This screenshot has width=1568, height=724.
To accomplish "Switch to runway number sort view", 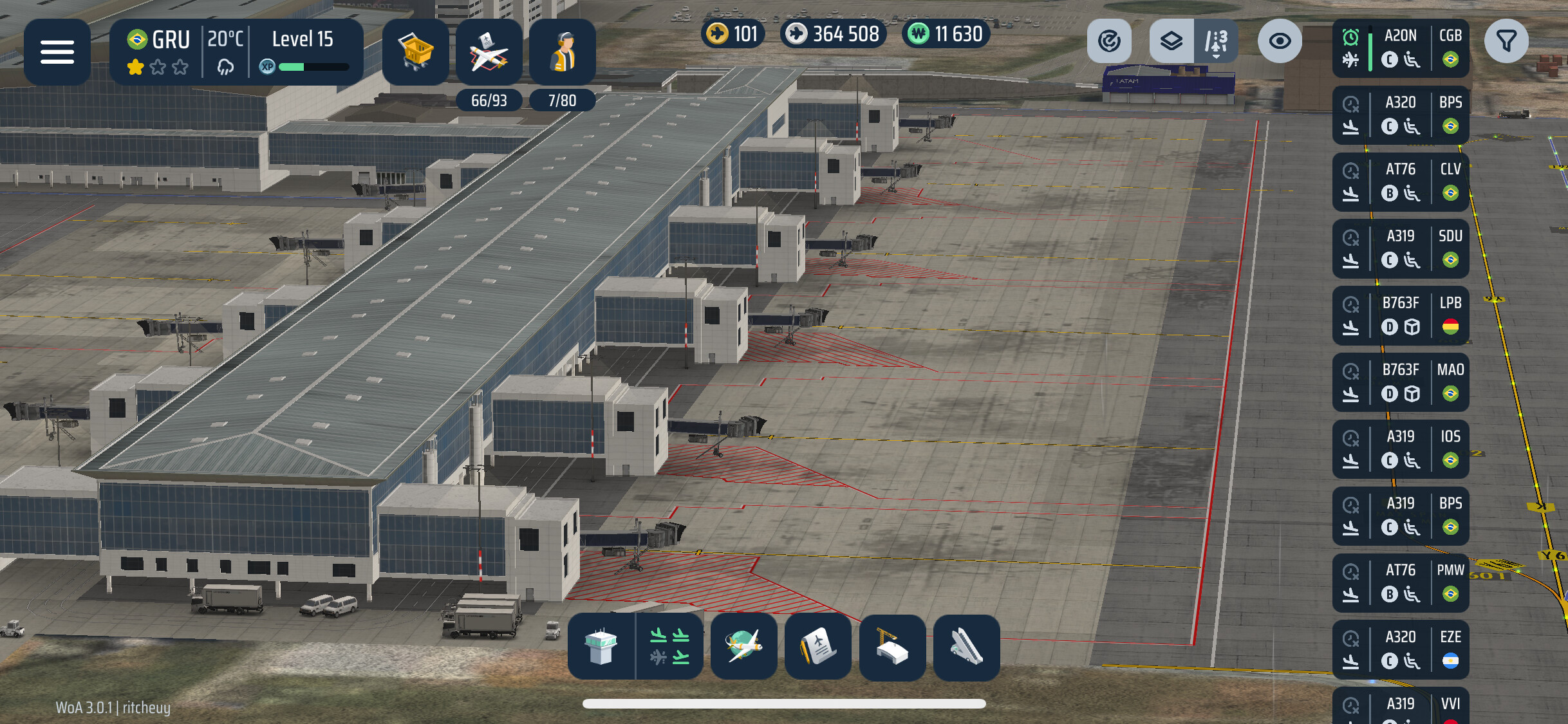I will (x=1215, y=41).
